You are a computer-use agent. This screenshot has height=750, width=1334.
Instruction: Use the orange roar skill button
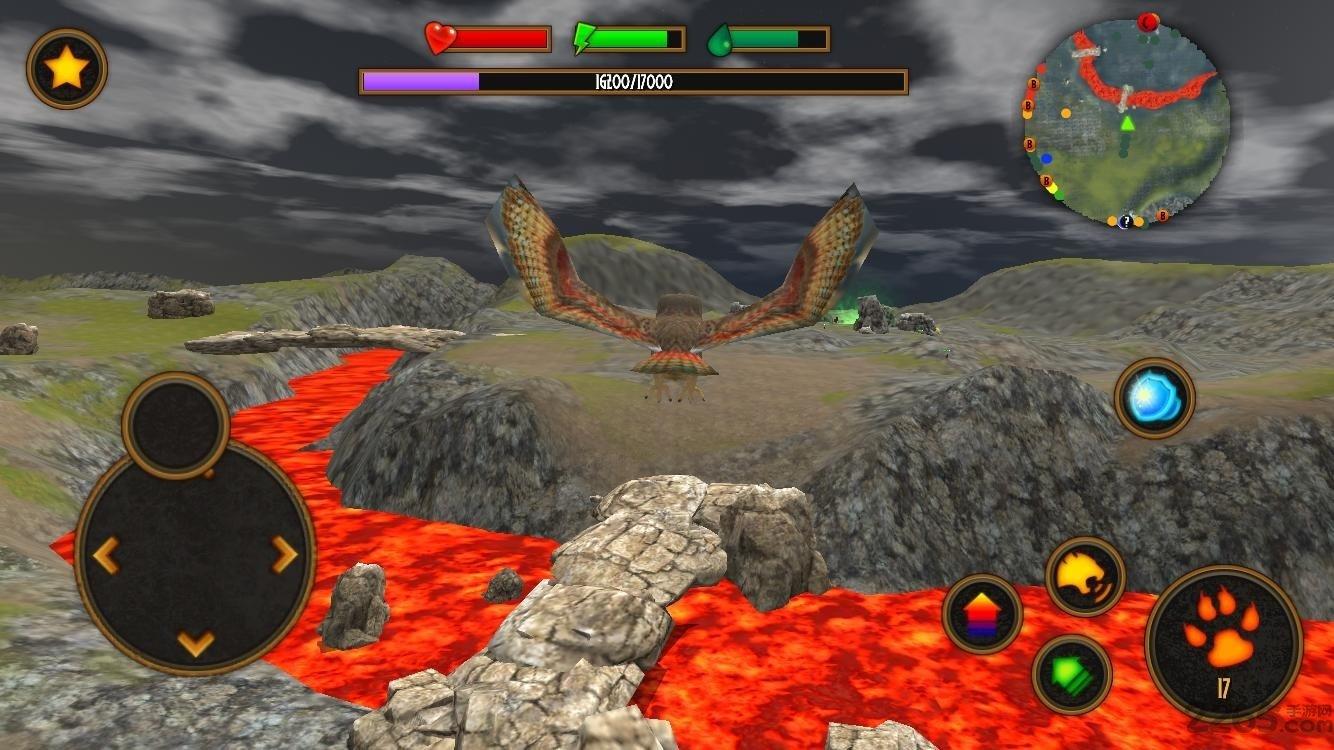click(1085, 576)
